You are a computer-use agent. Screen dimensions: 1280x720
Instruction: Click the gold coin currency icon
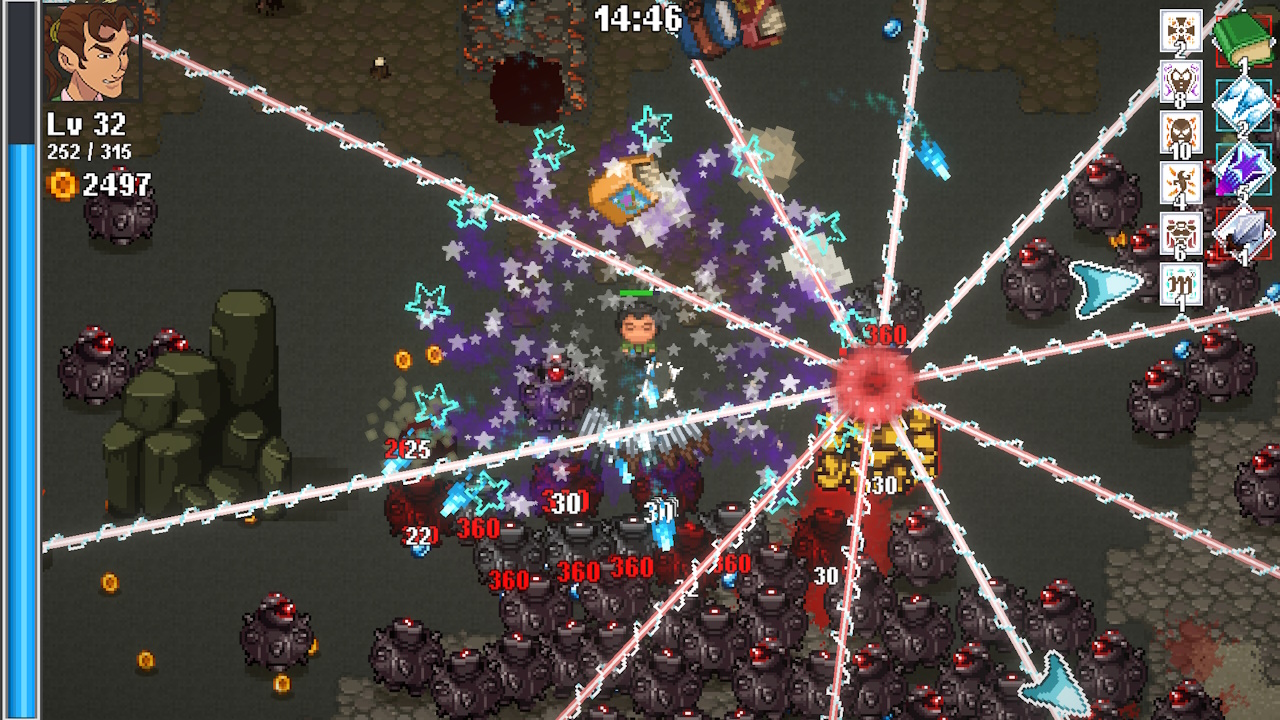(x=64, y=184)
